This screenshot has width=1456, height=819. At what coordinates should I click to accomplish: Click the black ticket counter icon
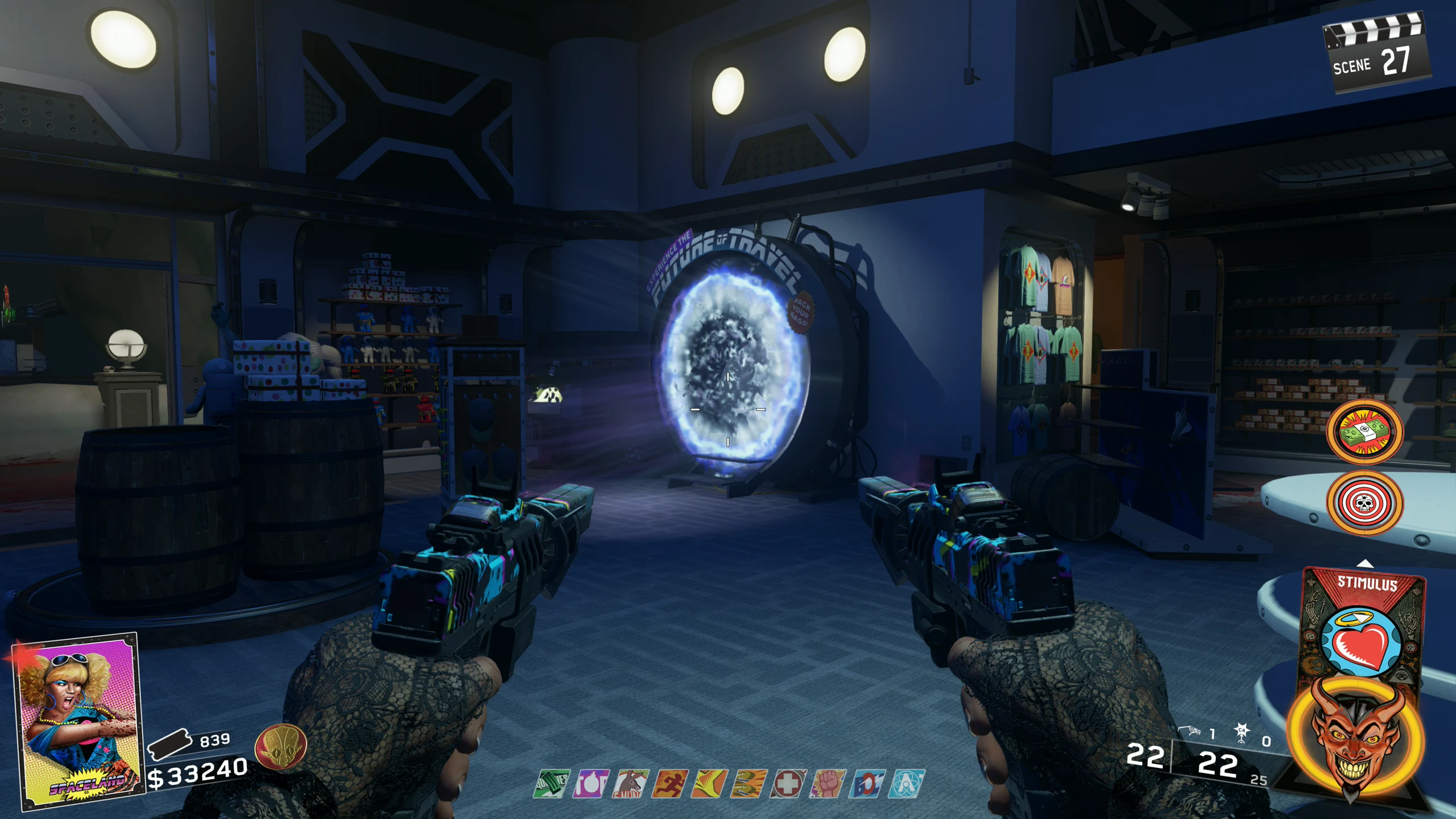pyautogui.click(x=169, y=743)
